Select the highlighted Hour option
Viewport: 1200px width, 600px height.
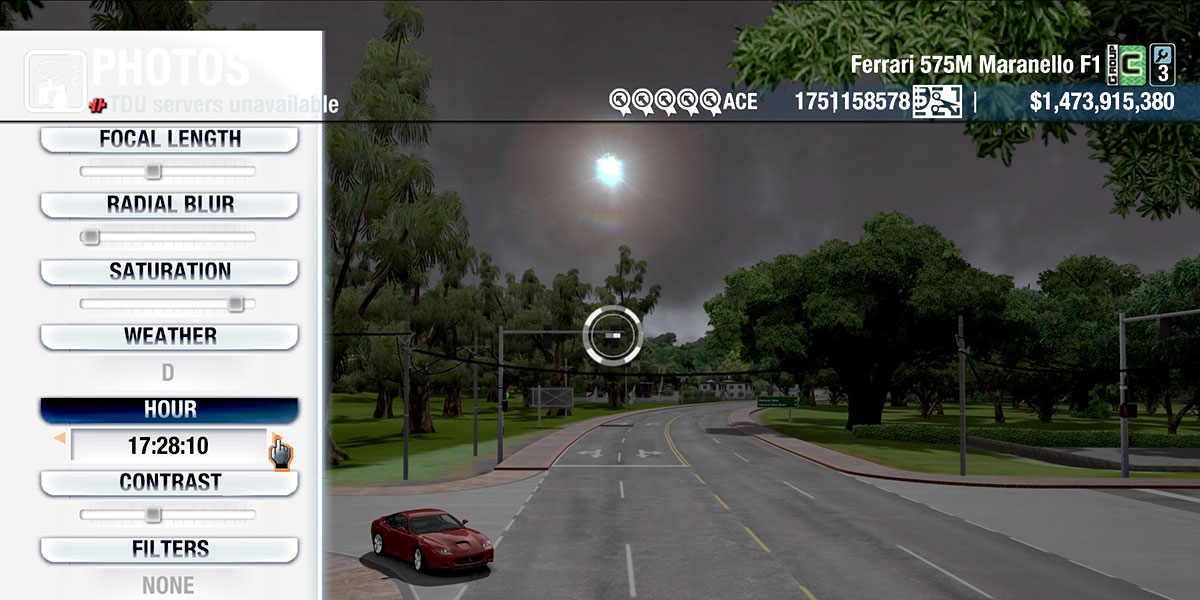coord(169,410)
